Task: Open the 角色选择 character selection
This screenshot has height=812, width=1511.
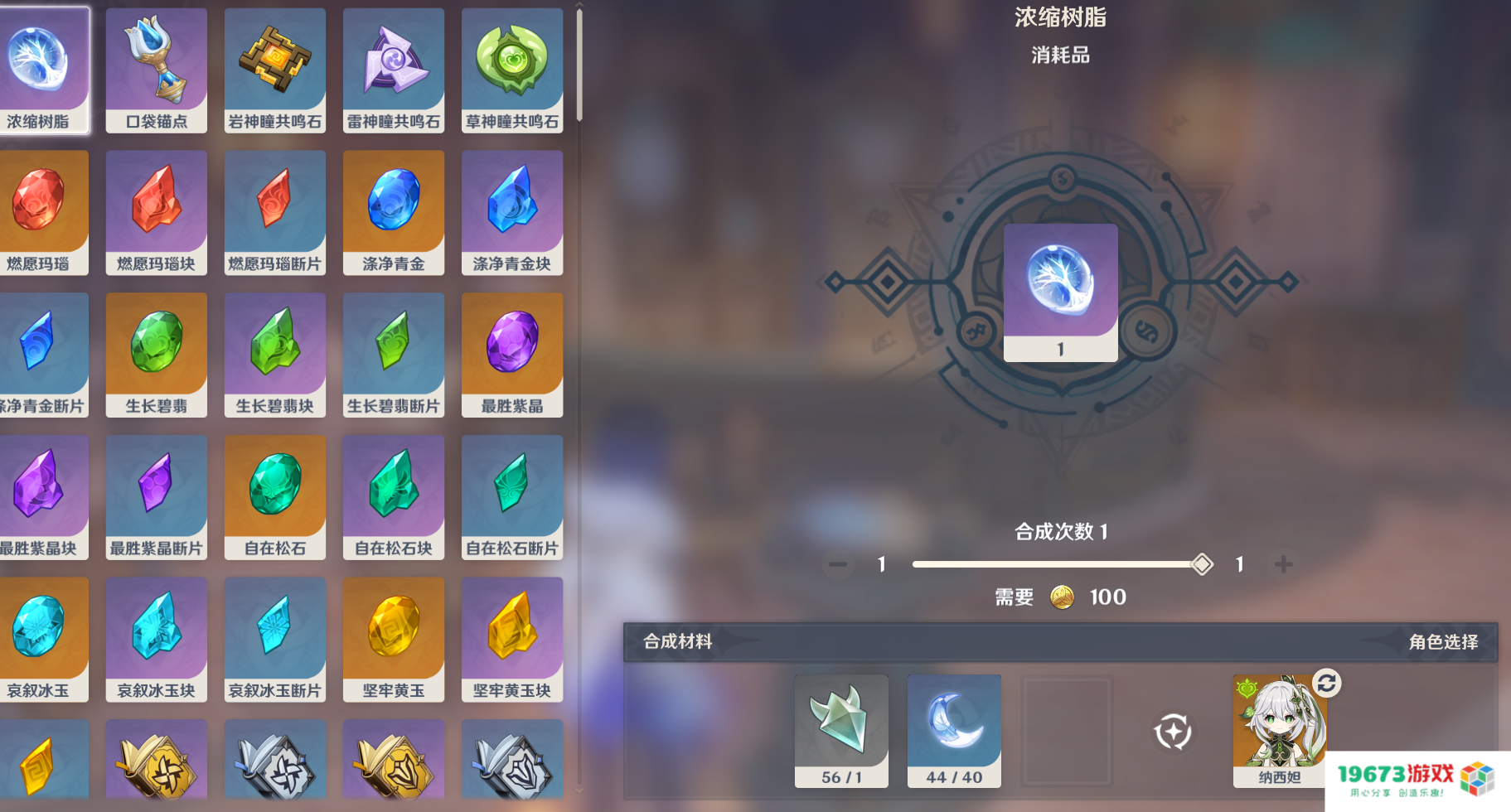Action: (x=1443, y=640)
